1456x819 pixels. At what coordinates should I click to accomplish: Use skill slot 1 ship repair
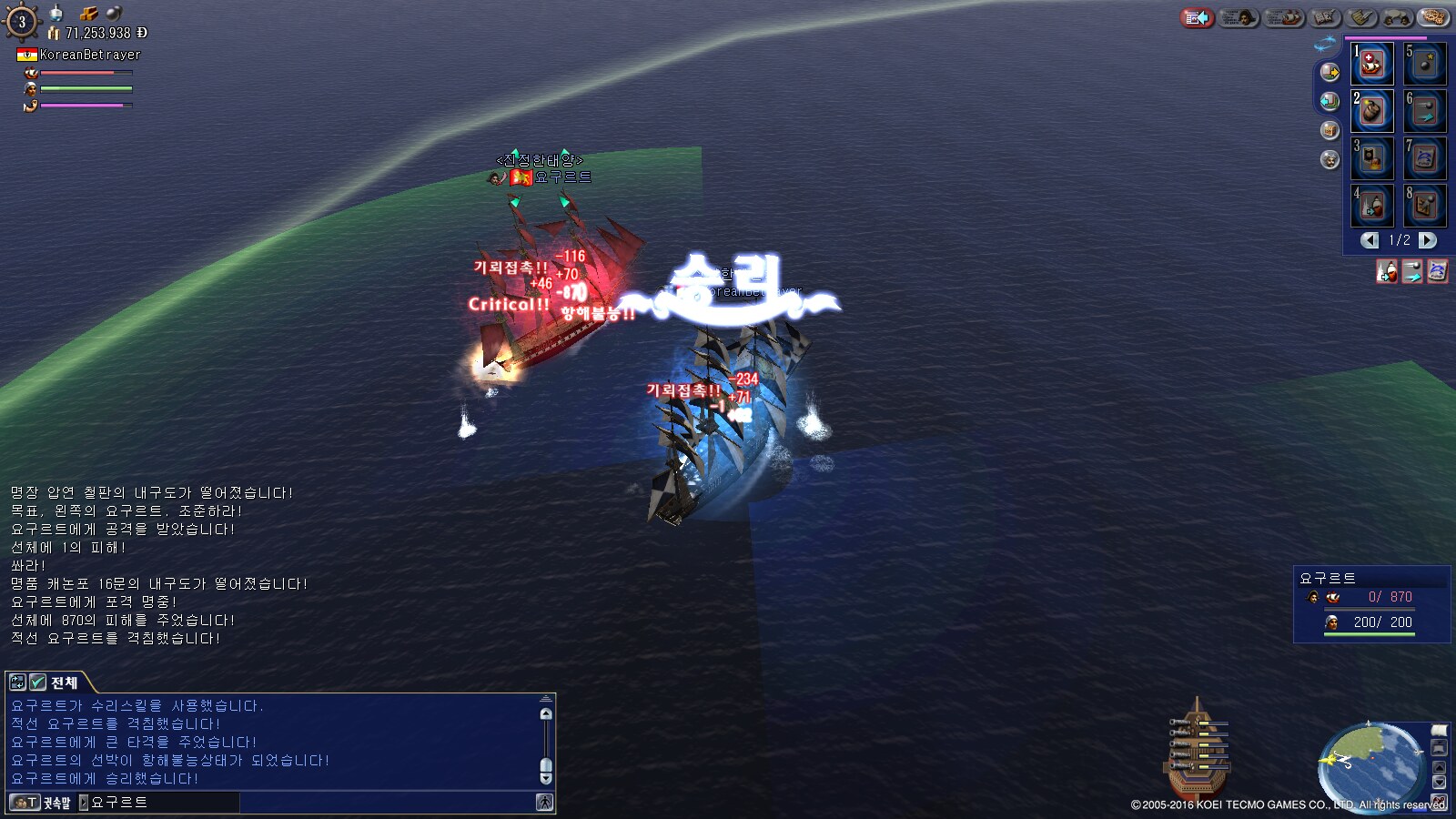(1371, 64)
